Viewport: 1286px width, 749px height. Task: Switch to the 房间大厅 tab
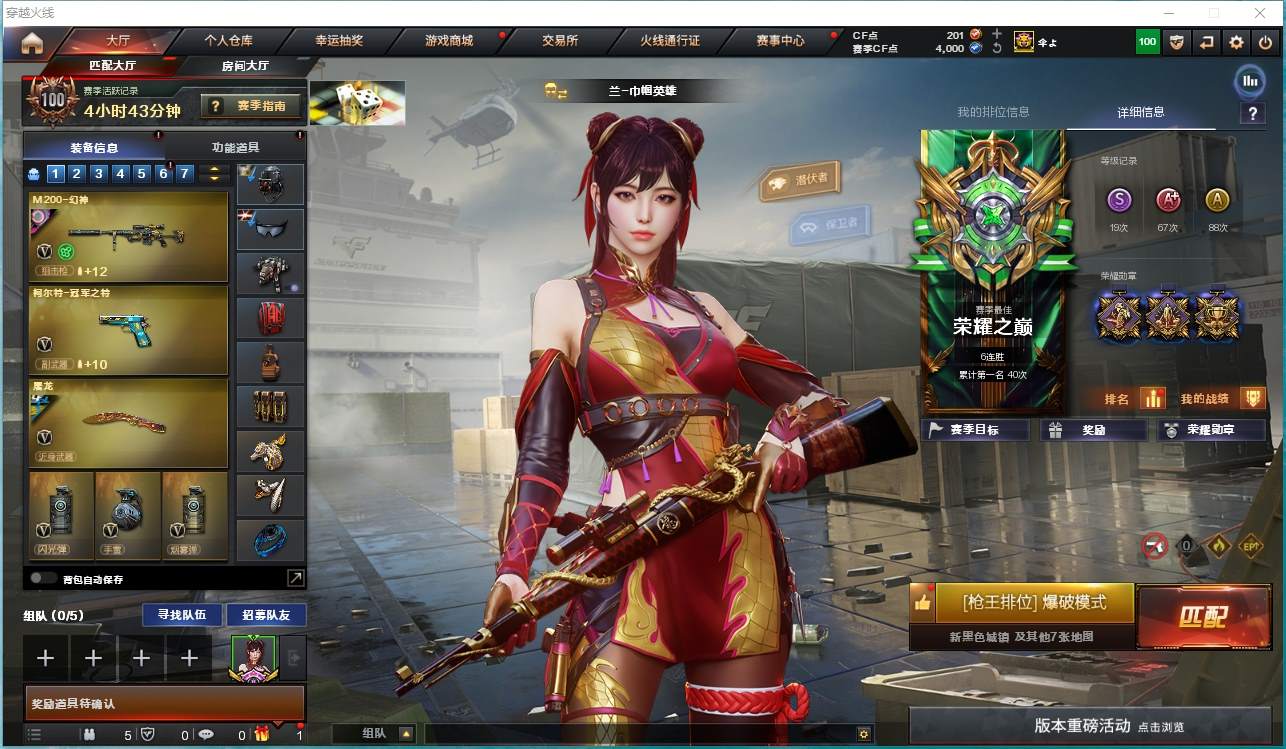click(x=245, y=66)
